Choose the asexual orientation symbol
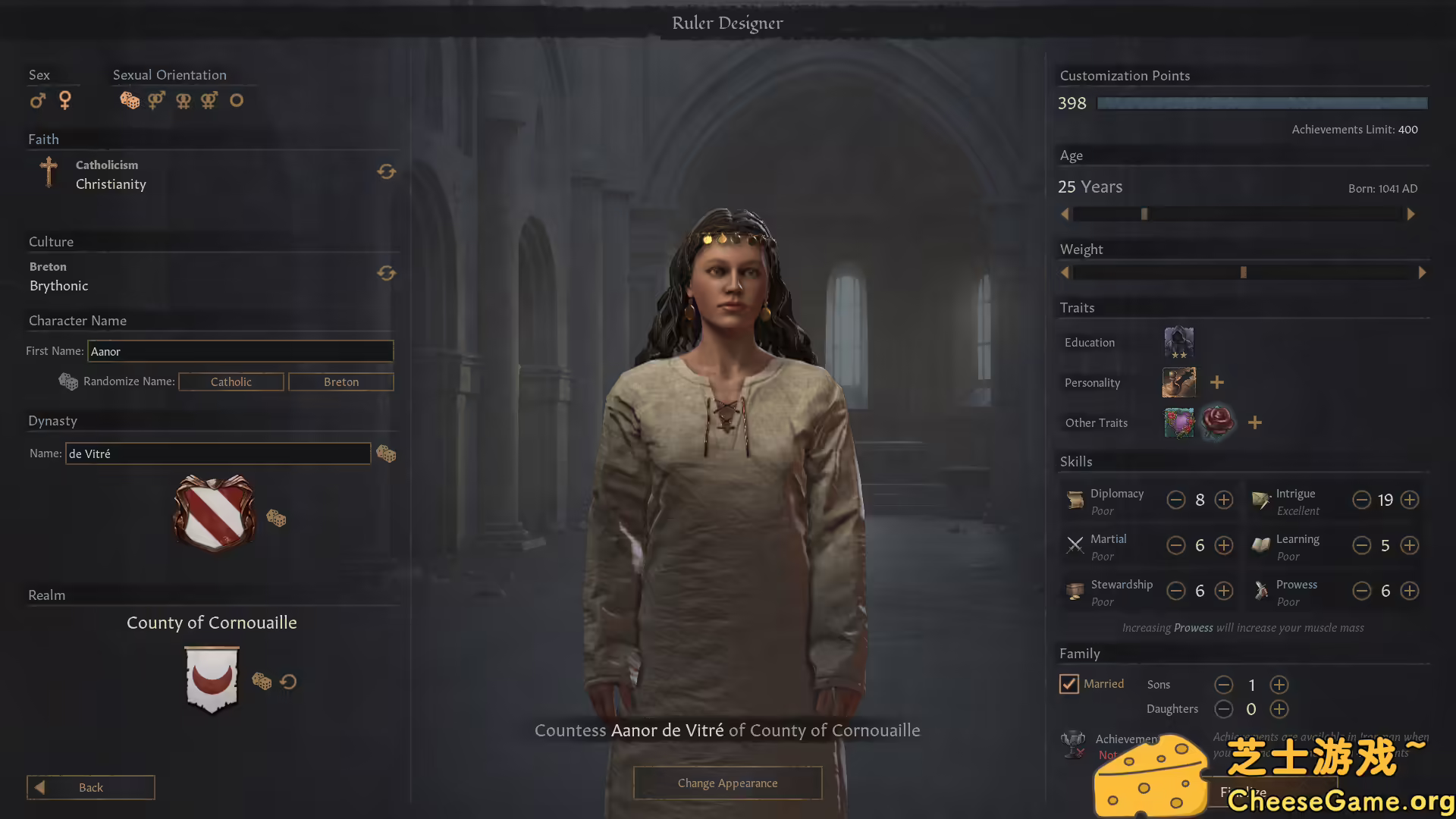The image size is (1456, 819). pyautogui.click(x=237, y=100)
